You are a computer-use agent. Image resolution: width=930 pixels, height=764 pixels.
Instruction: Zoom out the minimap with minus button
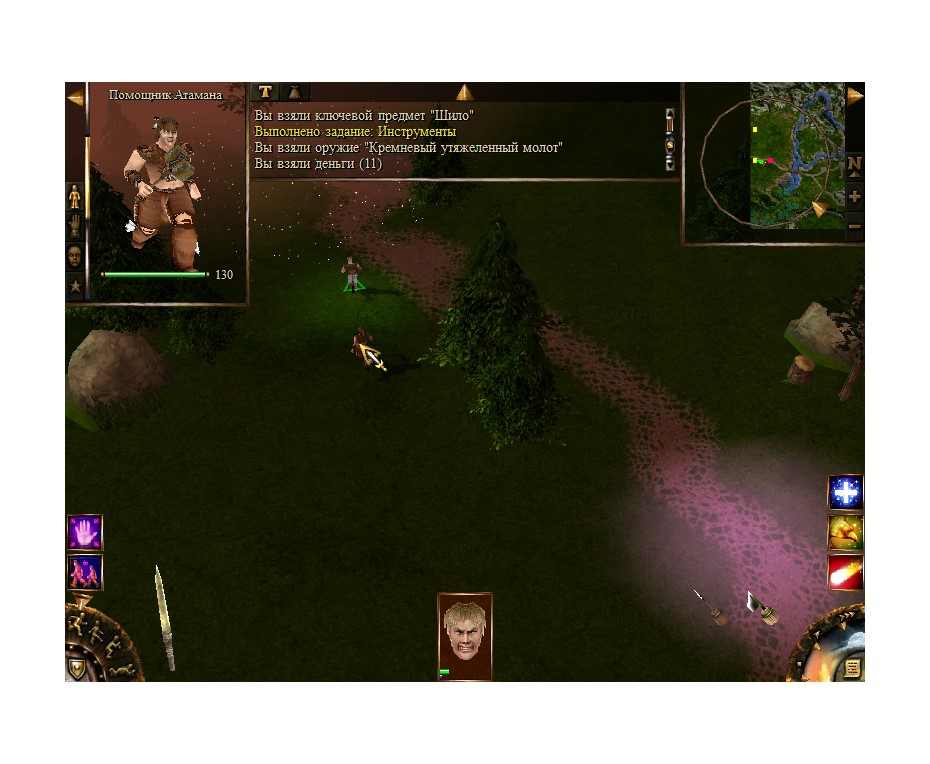click(x=855, y=227)
